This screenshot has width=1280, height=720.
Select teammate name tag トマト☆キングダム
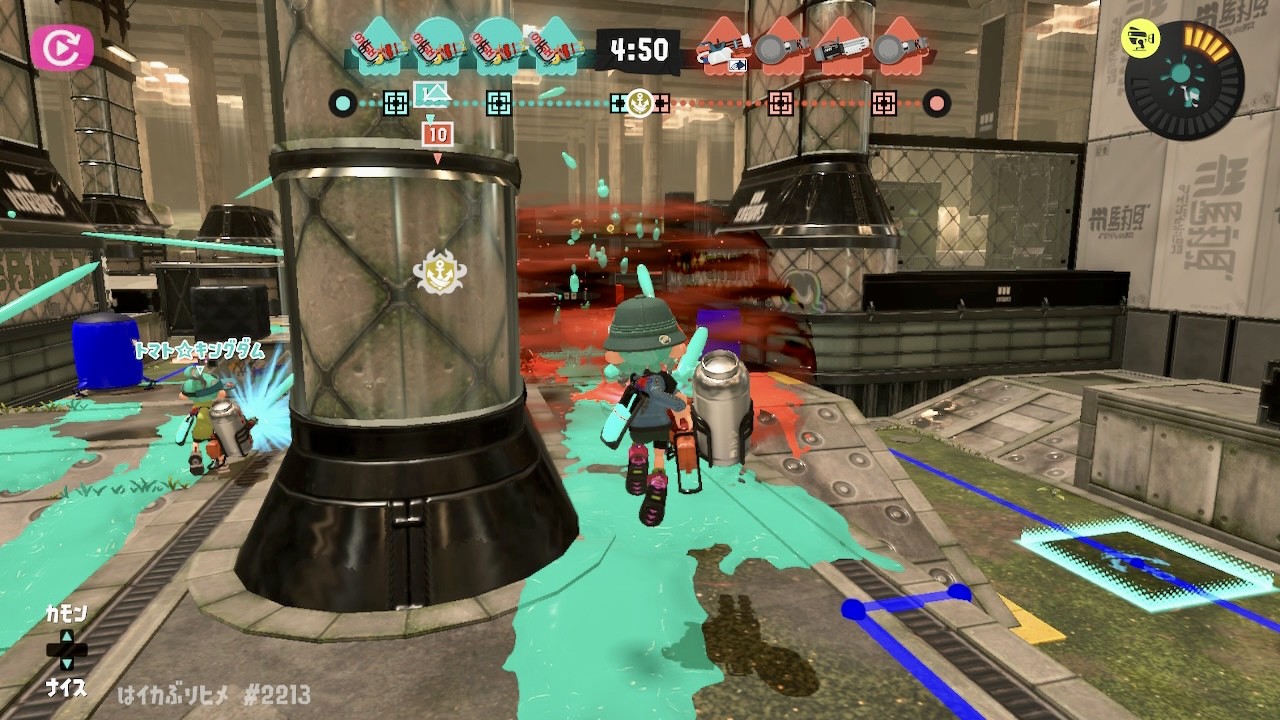pos(197,350)
